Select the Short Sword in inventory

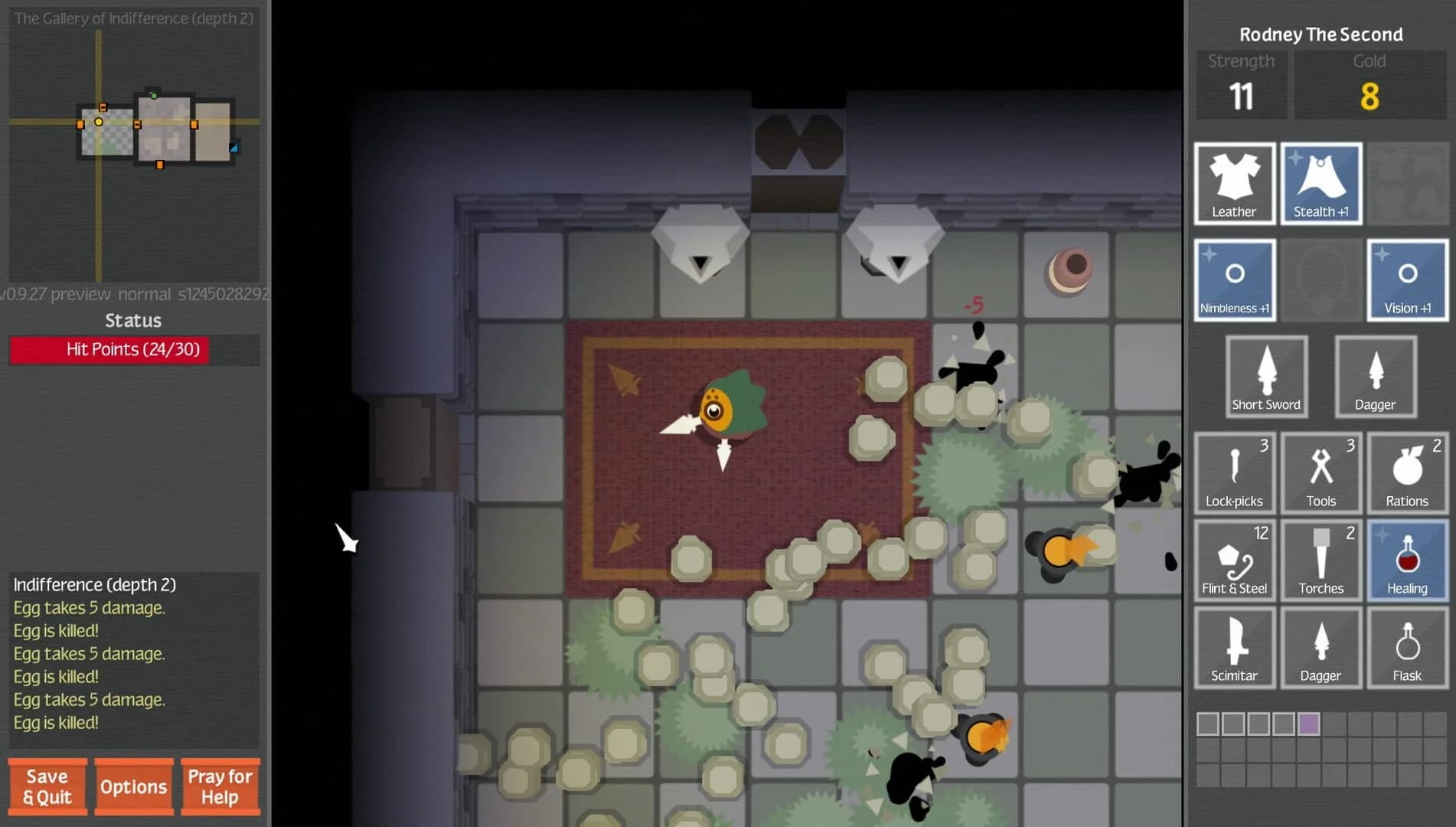[1266, 377]
